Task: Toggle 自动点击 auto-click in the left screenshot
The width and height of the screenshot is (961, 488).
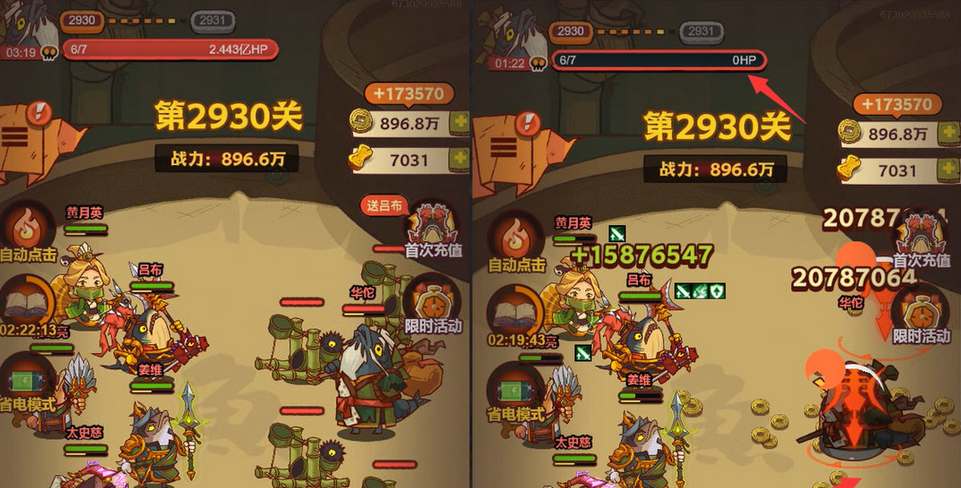Action: 29,237
